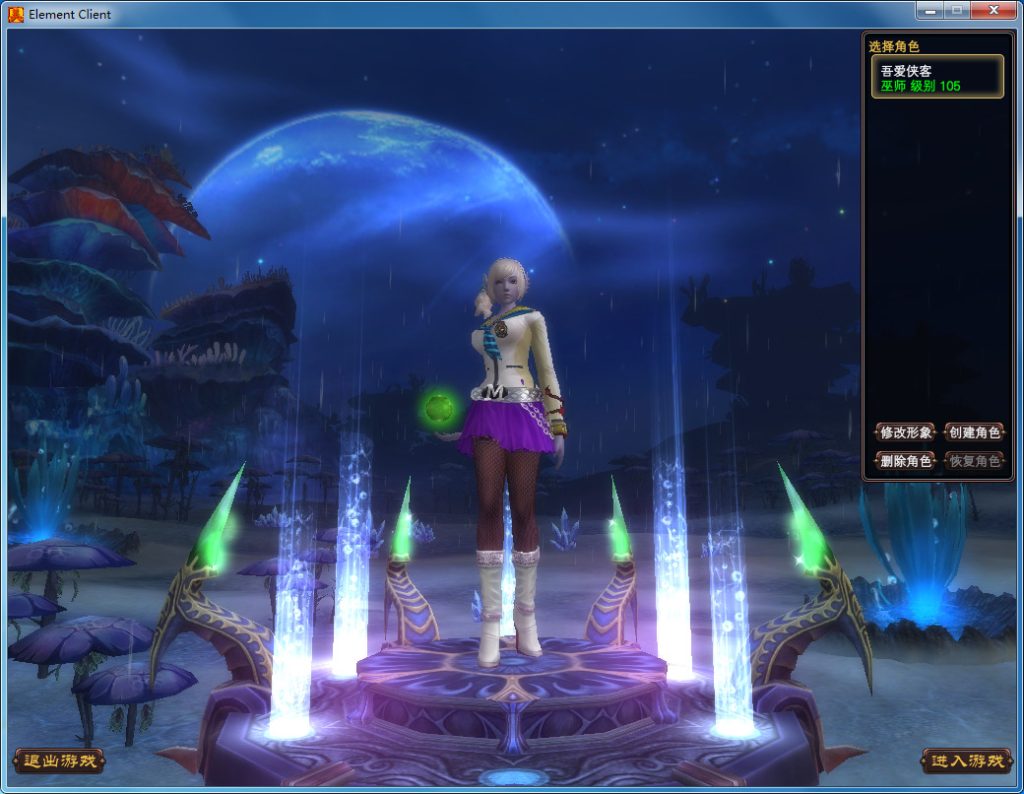
Task: Create a new character with 创建角色
Action: [x=973, y=432]
